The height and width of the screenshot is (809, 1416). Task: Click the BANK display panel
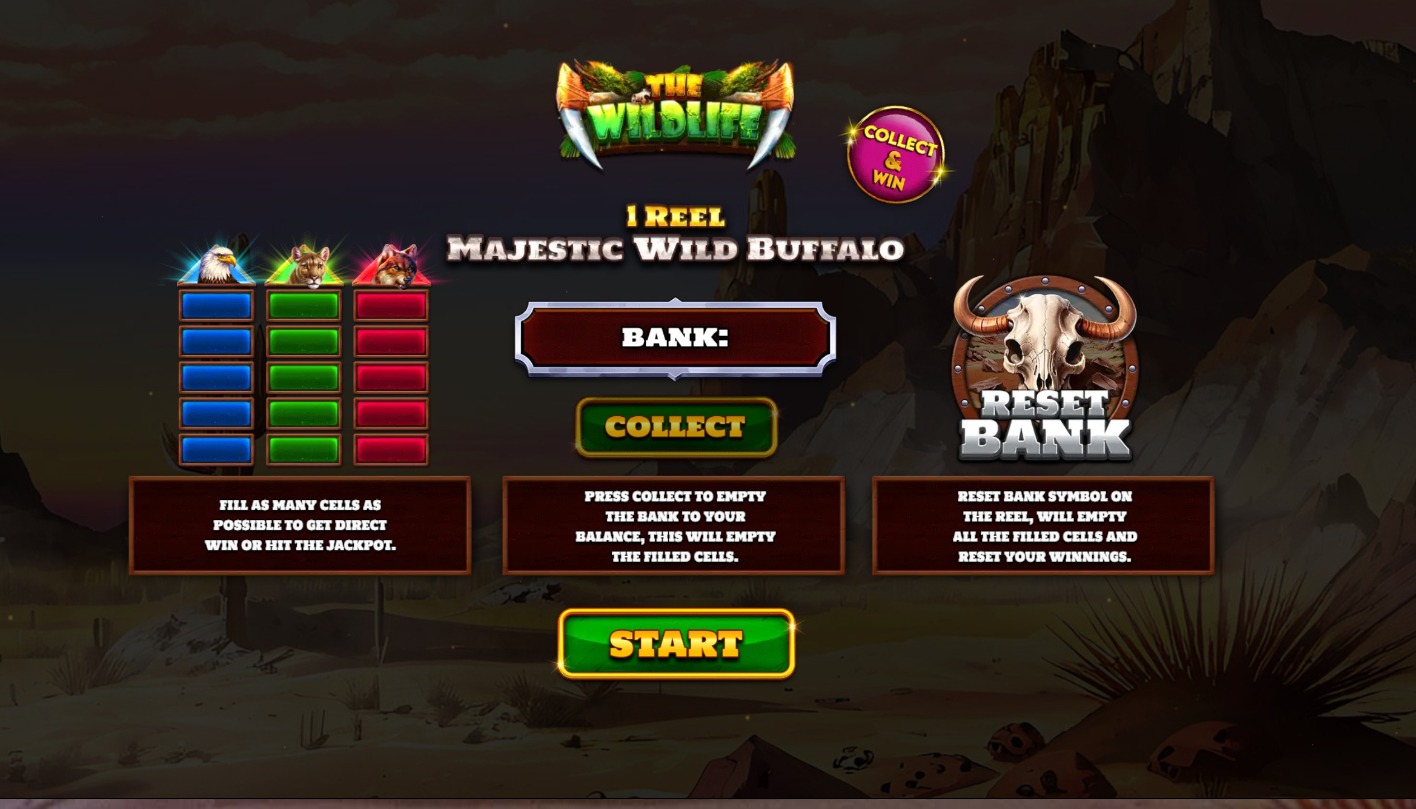[x=676, y=337]
